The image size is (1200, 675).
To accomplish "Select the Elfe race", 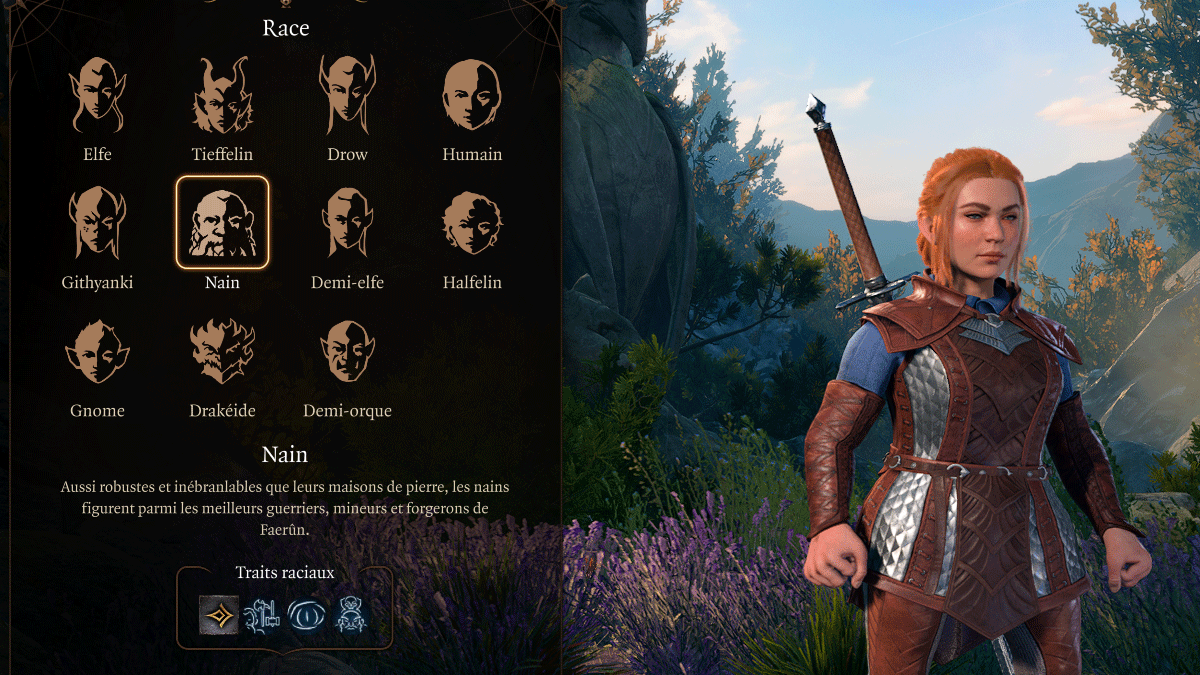I will (97, 96).
